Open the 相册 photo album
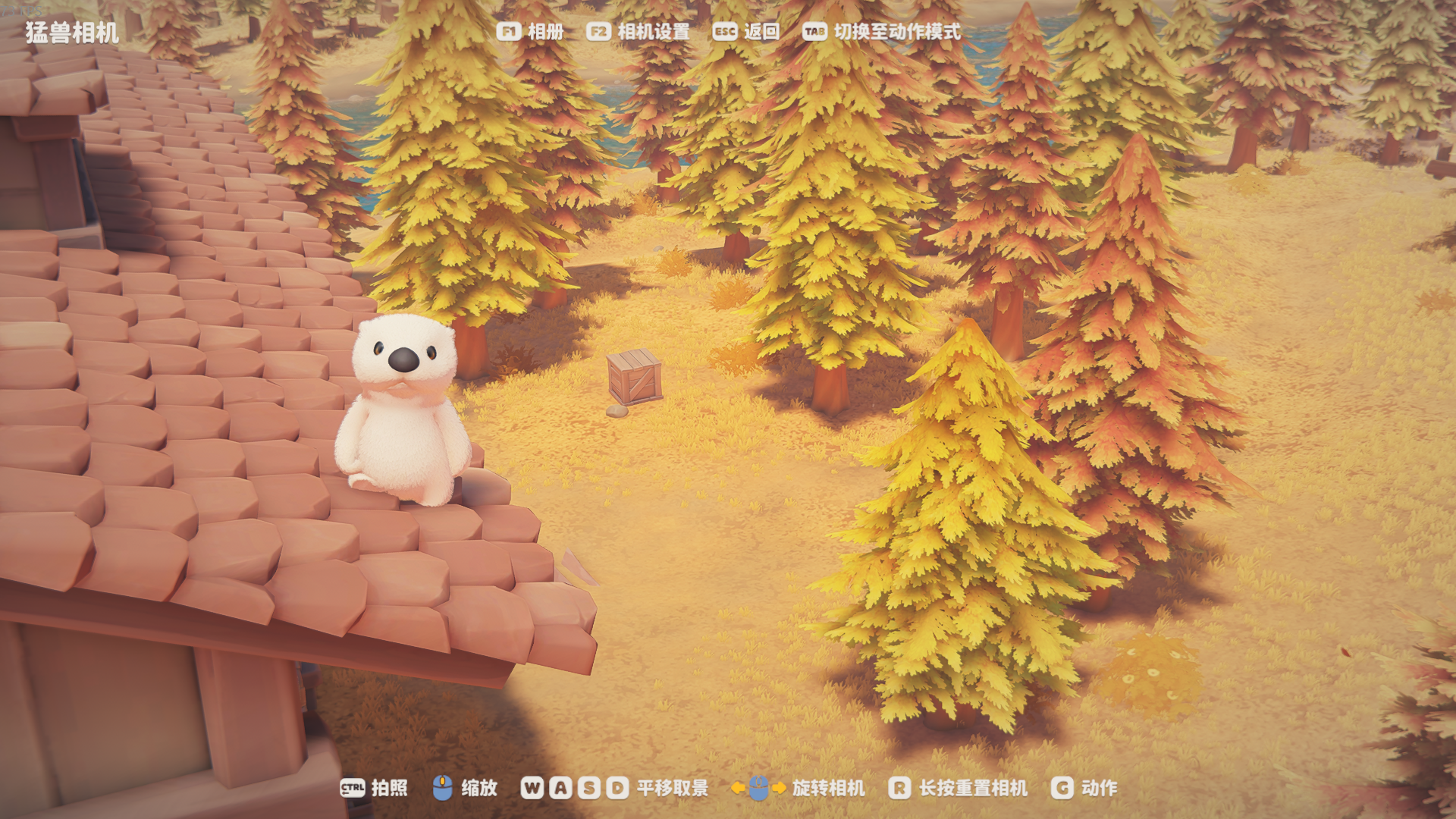The image size is (1456, 819). tap(531, 32)
